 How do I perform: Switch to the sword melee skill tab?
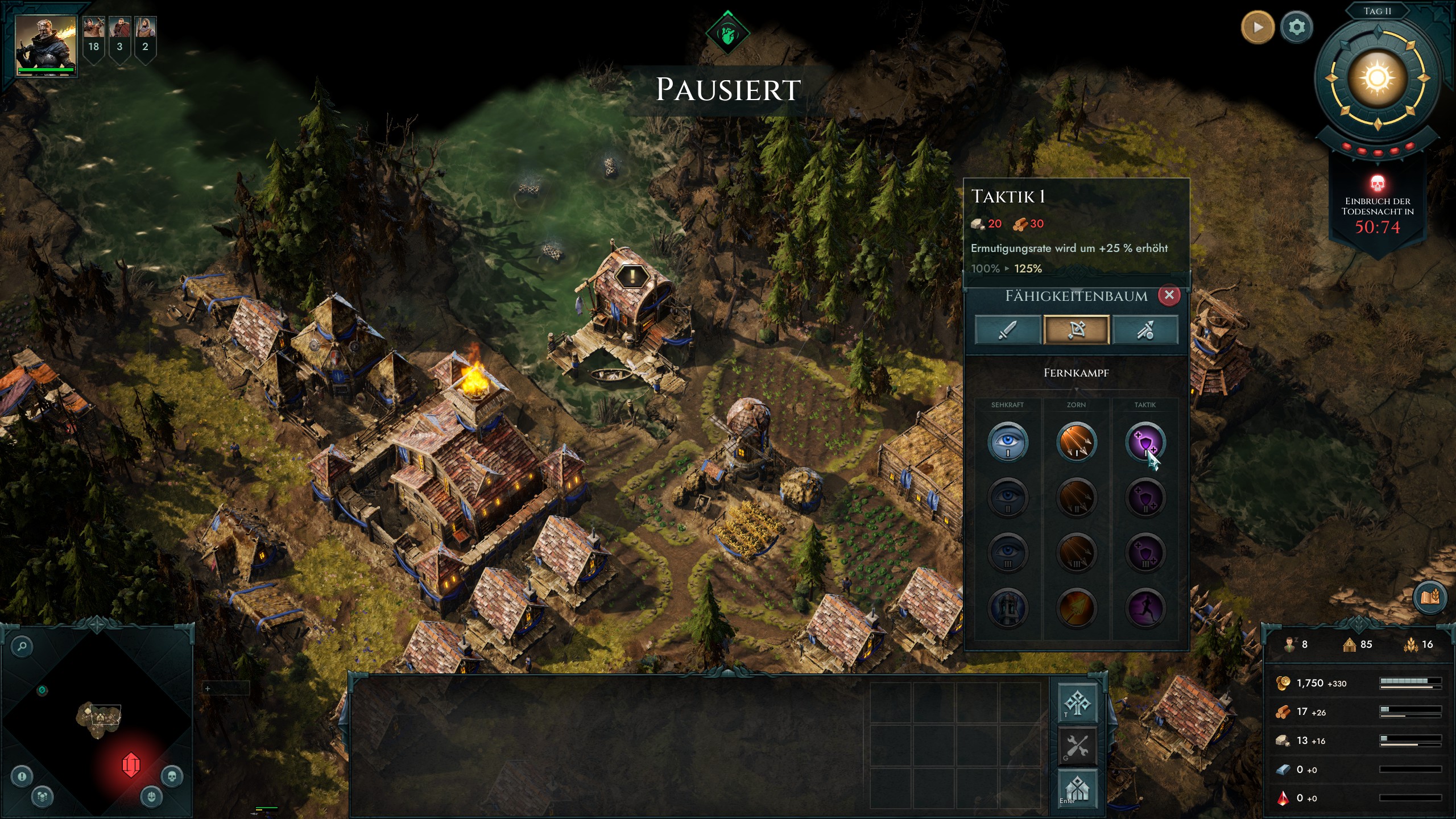[1007, 330]
